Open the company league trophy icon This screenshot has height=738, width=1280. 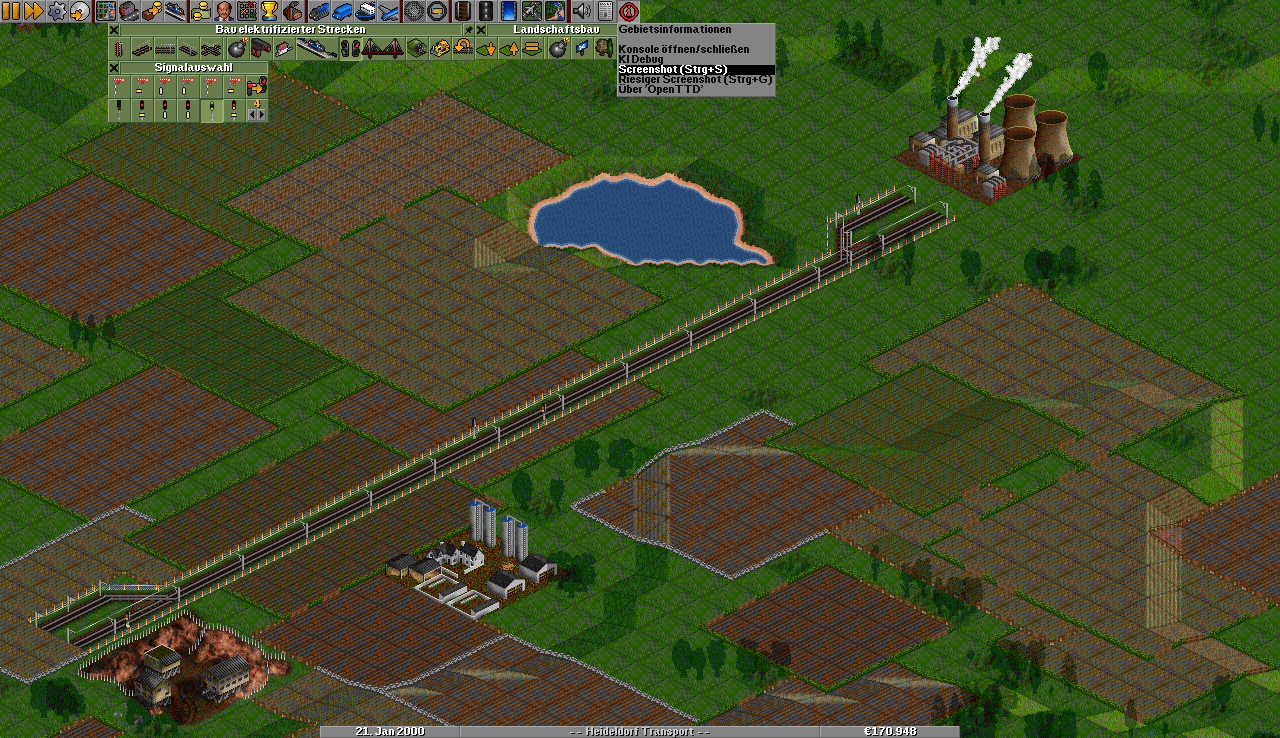[x=269, y=11]
